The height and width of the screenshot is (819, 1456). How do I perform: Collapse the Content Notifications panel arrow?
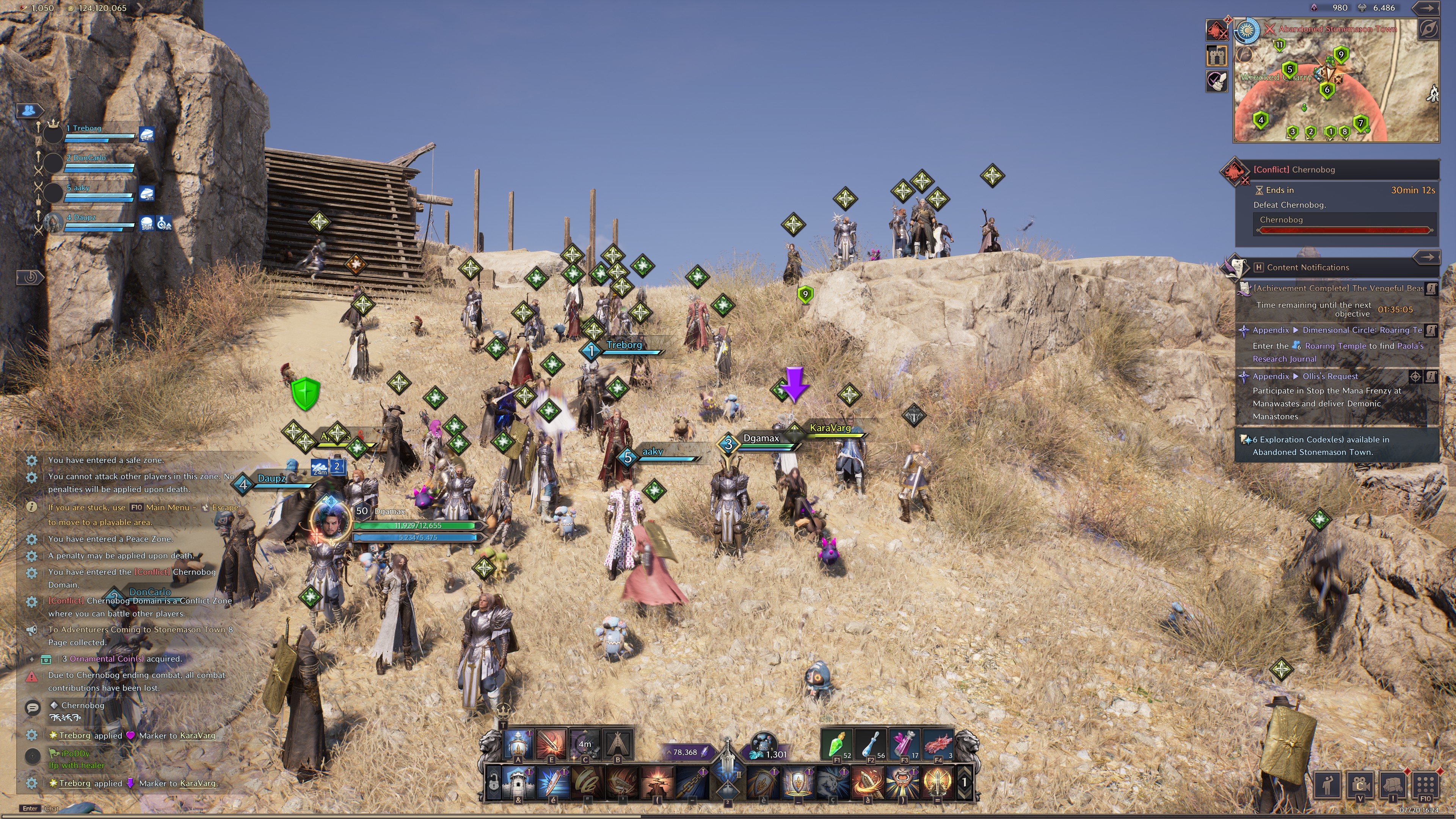pos(1426,257)
